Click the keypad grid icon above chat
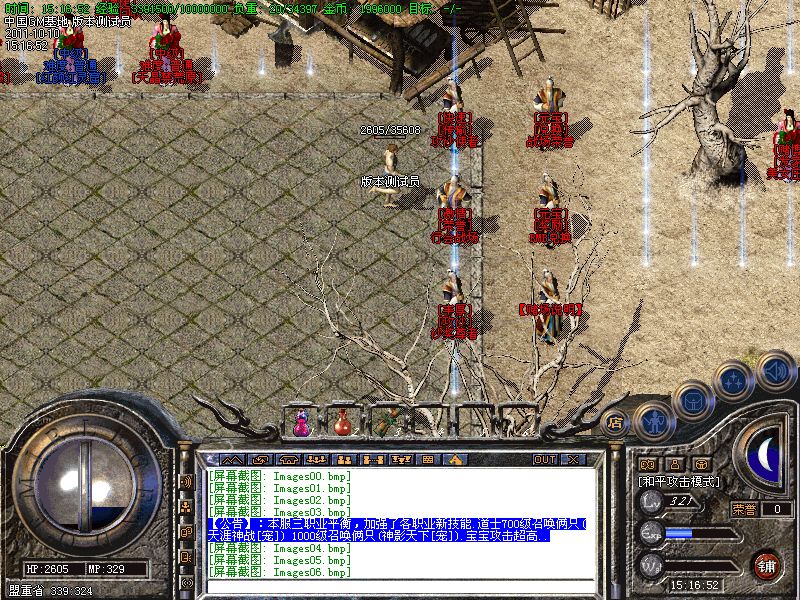Viewport: 800px width, 600px height. coord(427,459)
